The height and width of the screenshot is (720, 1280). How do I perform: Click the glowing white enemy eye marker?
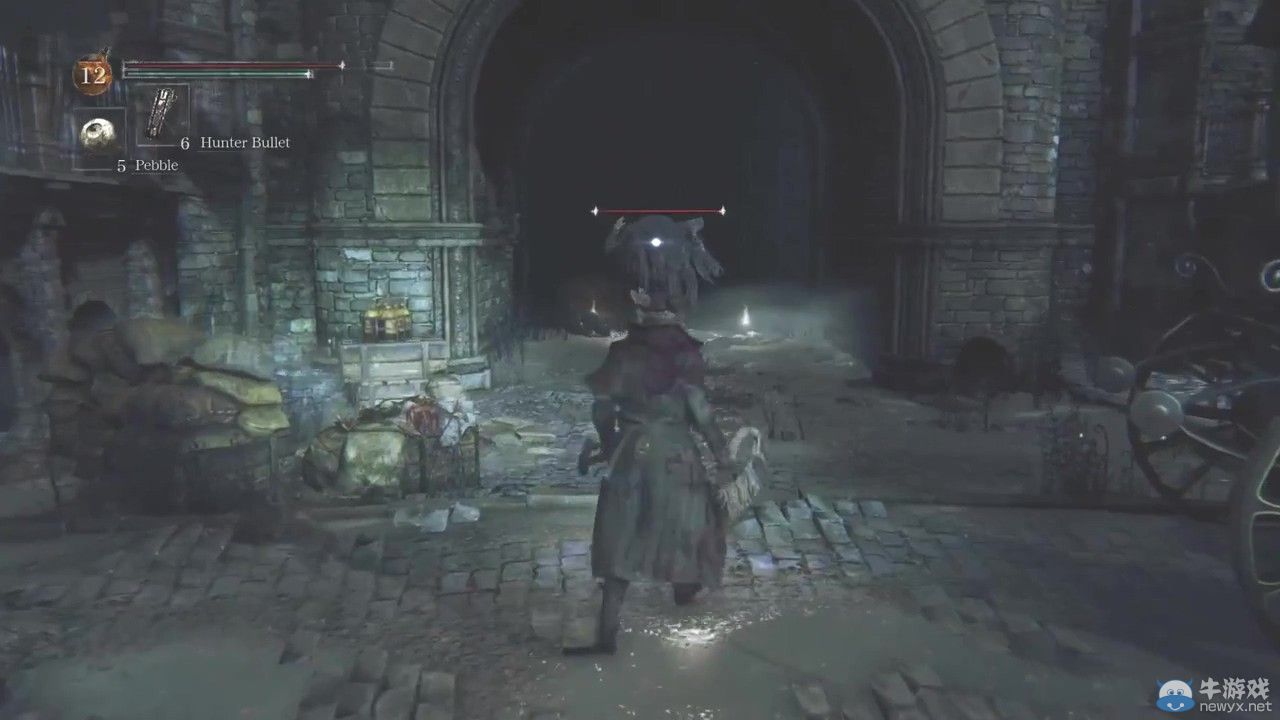point(656,240)
